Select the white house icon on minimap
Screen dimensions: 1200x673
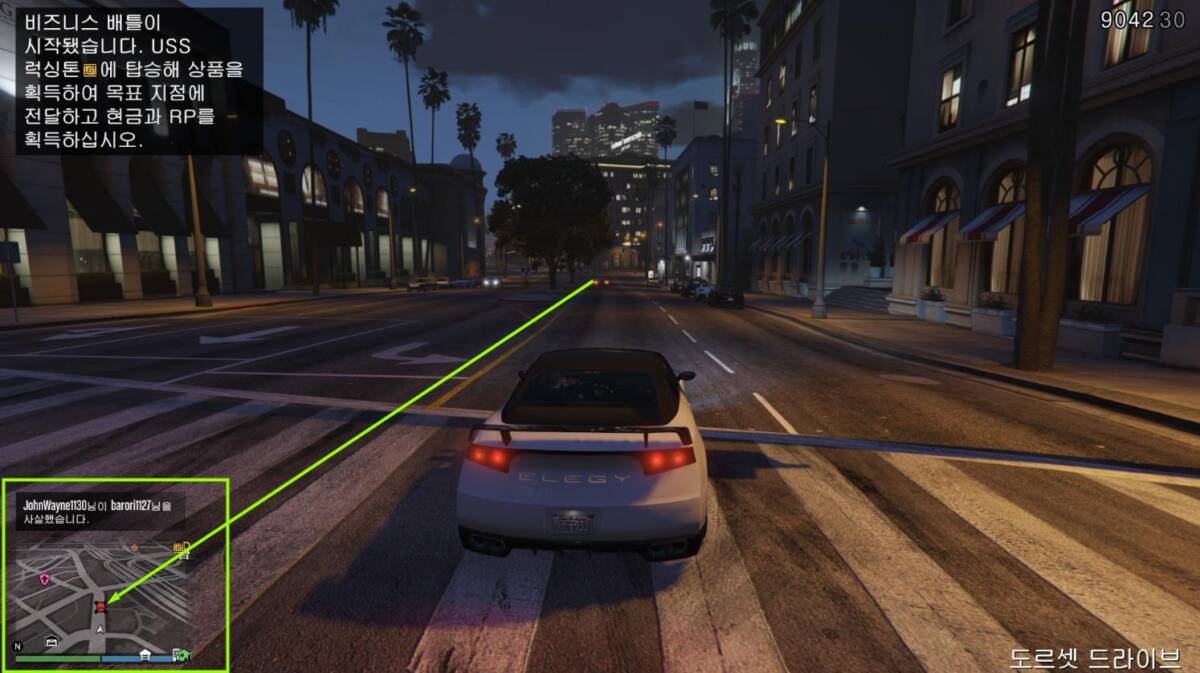click(145, 655)
